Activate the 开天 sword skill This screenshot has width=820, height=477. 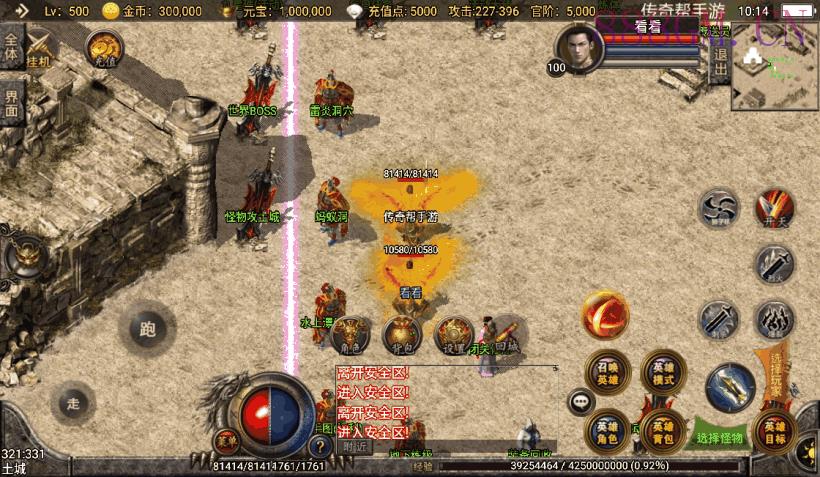coord(774,209)
